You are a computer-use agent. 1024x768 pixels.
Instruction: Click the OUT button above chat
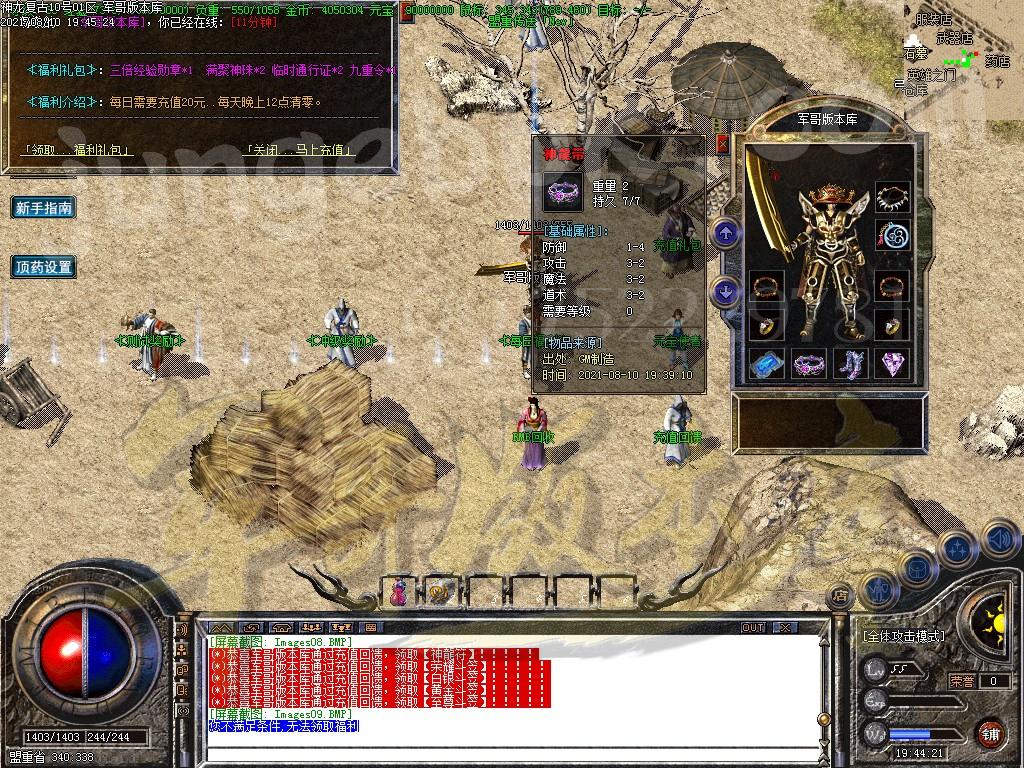click(x=752, y=627)
